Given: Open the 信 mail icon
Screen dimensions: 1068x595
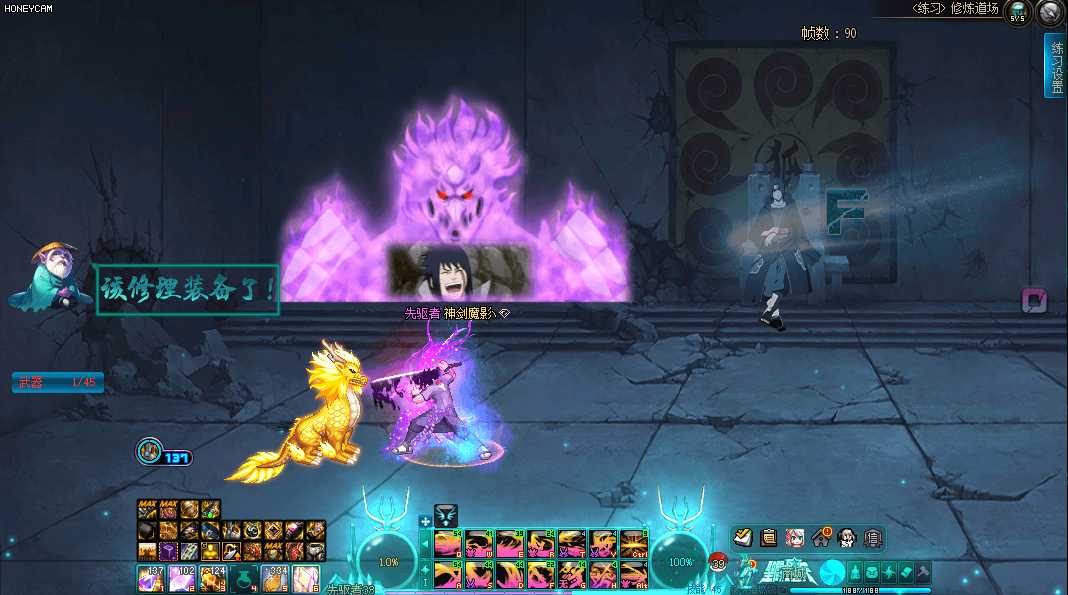Looking at the screenshot, I should pyautogui.click(x=872, y=538).
